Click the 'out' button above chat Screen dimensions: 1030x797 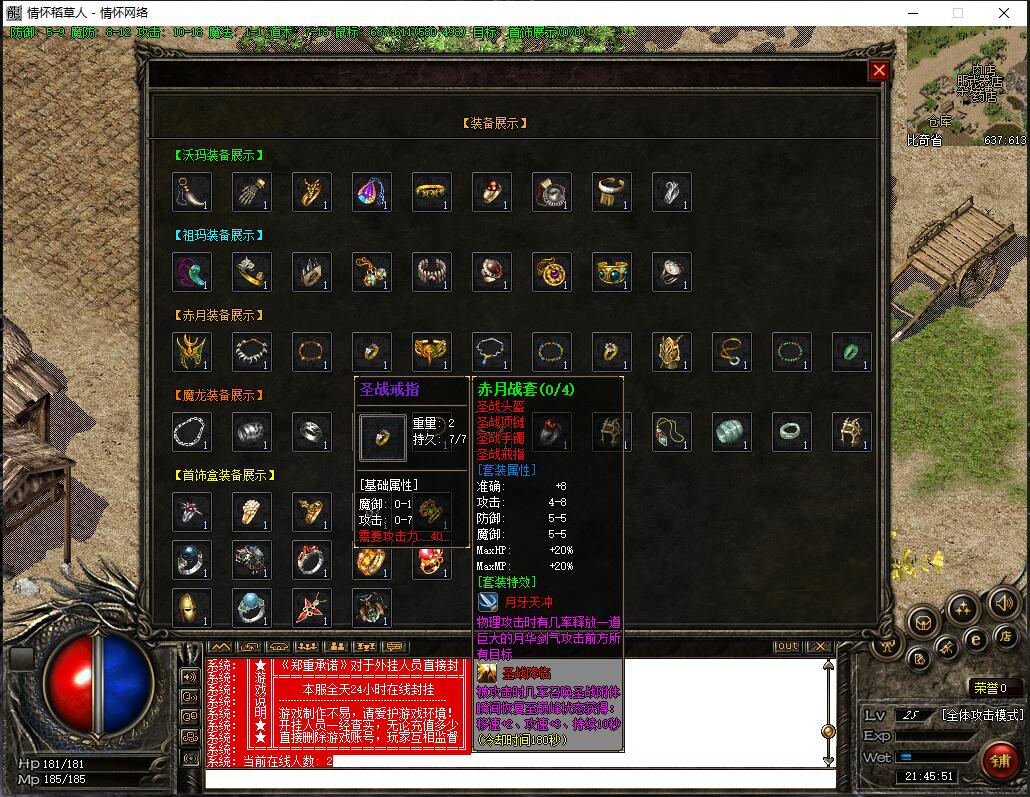787,646
